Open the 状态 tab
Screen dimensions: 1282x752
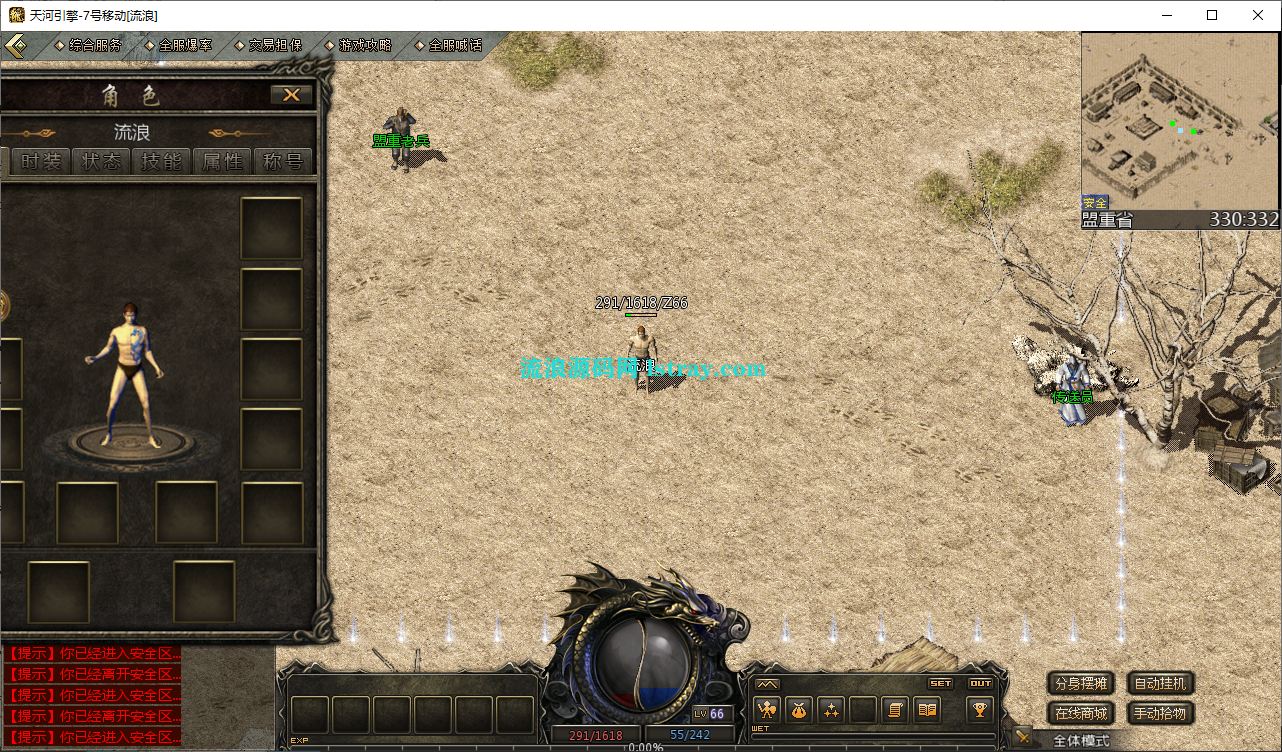tap(102, 161)
